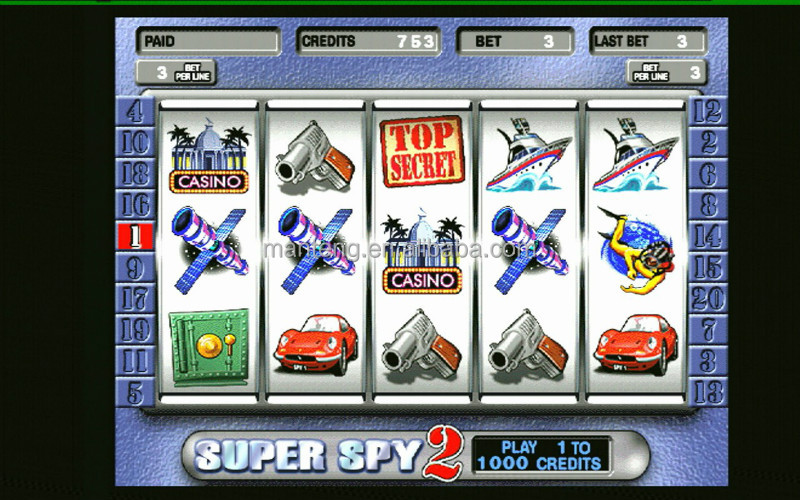Select payline 19

135,329
